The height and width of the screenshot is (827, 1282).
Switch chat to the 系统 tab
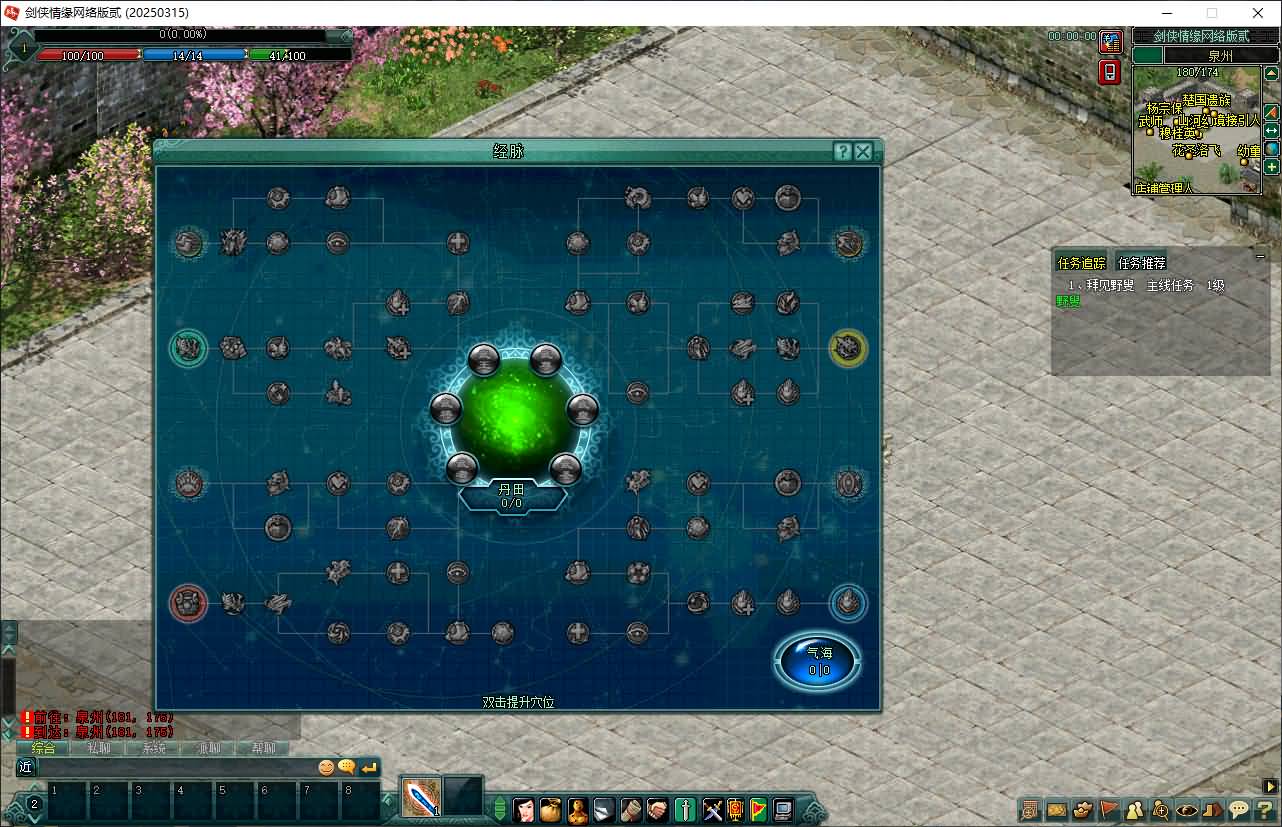point(154,748)
